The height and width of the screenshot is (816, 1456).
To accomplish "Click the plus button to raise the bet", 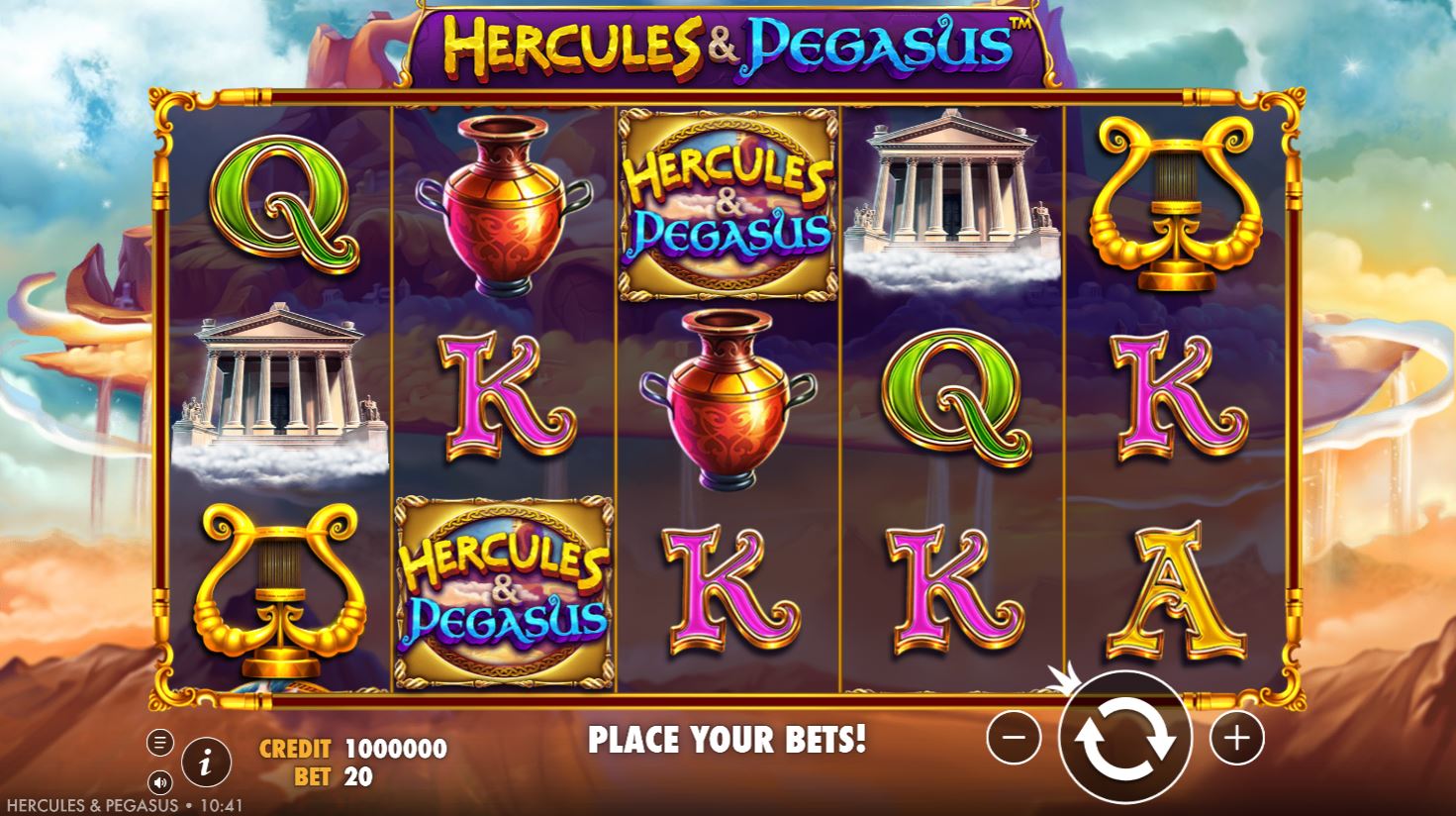I will pyautogui.click(x=1237, y=739).
